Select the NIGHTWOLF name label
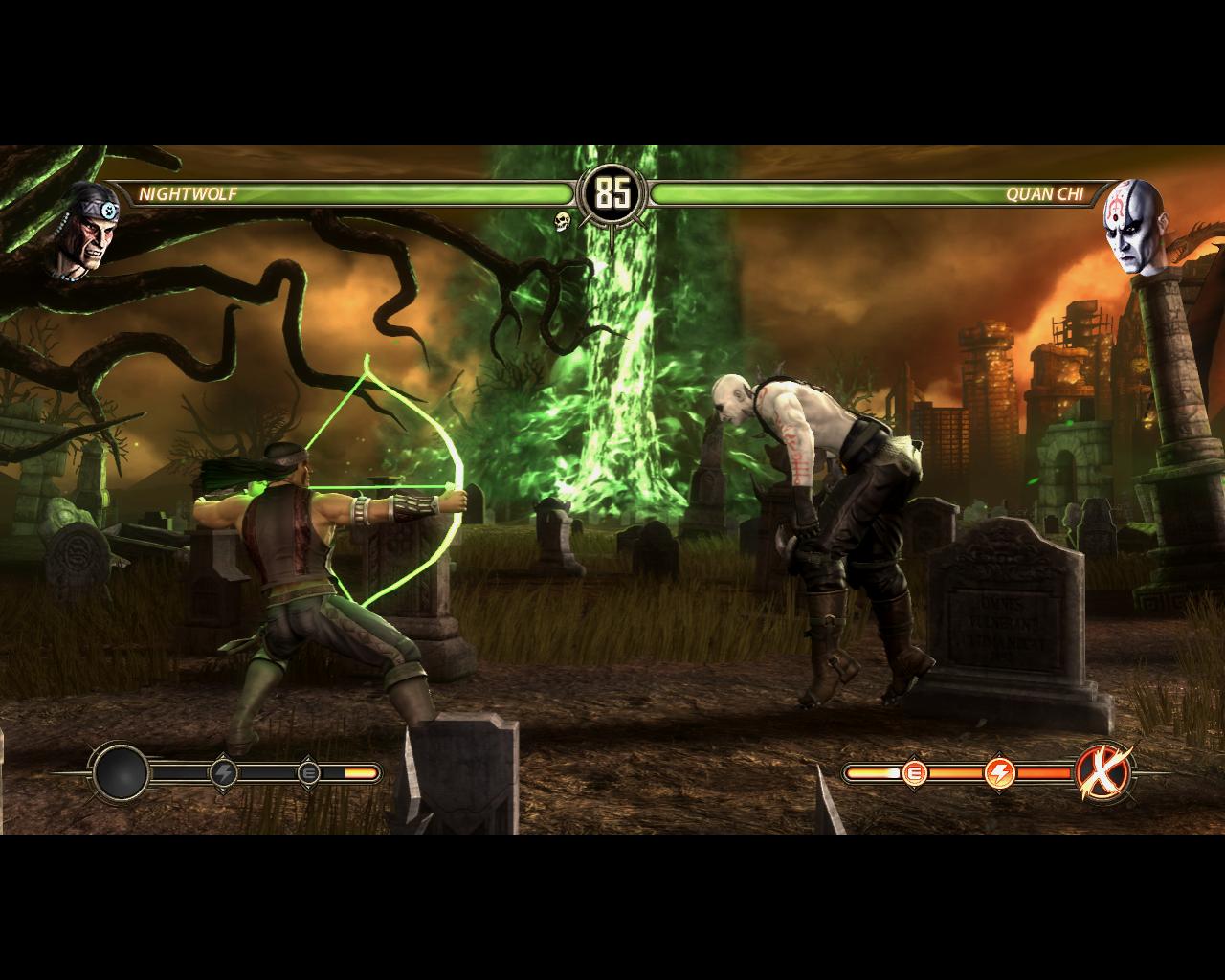Screen dimensions: 1225x980 tap(189, 194)
